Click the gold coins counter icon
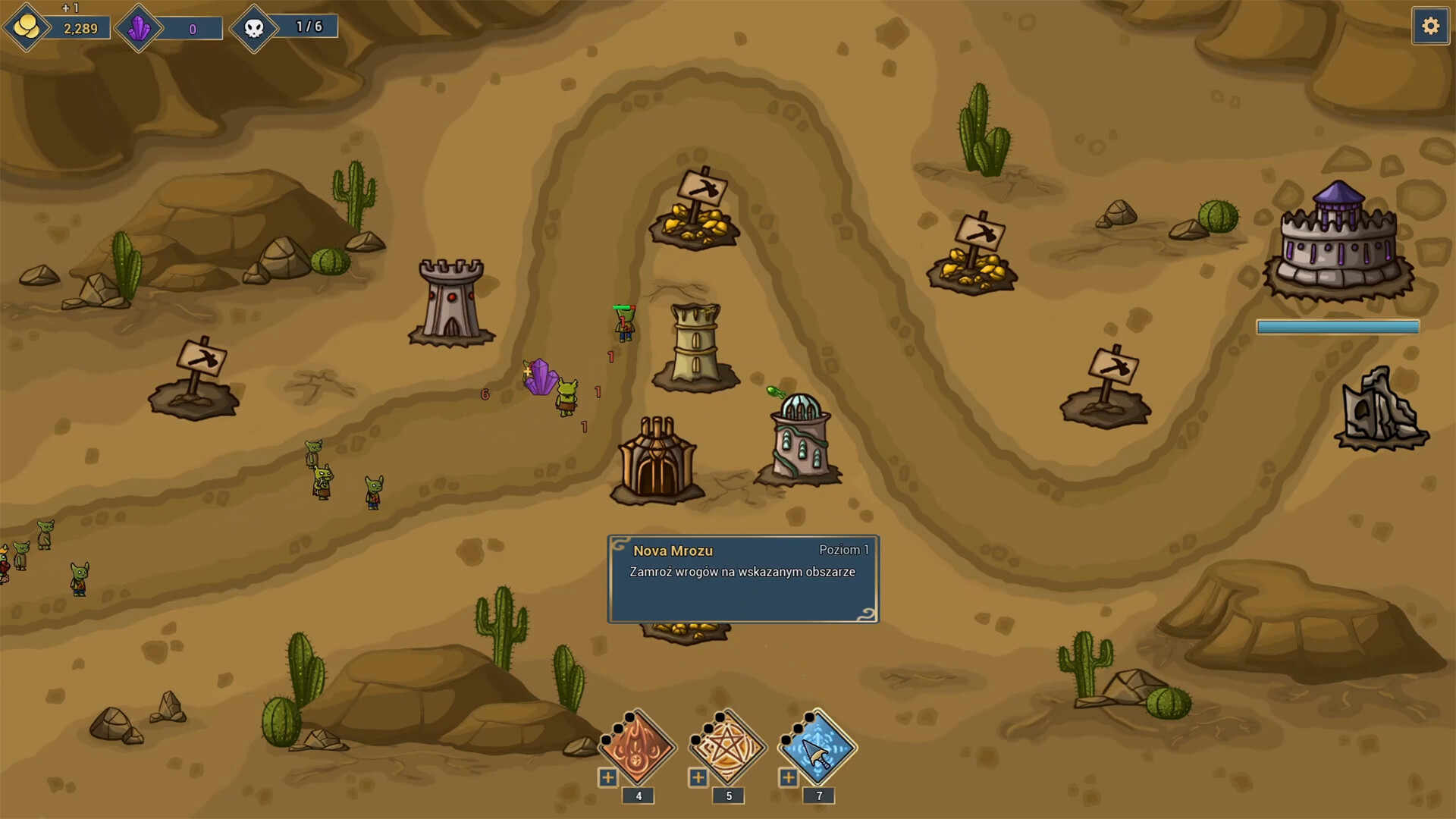The width and height of the screenshot is (1456, 819). coord(27,27)
